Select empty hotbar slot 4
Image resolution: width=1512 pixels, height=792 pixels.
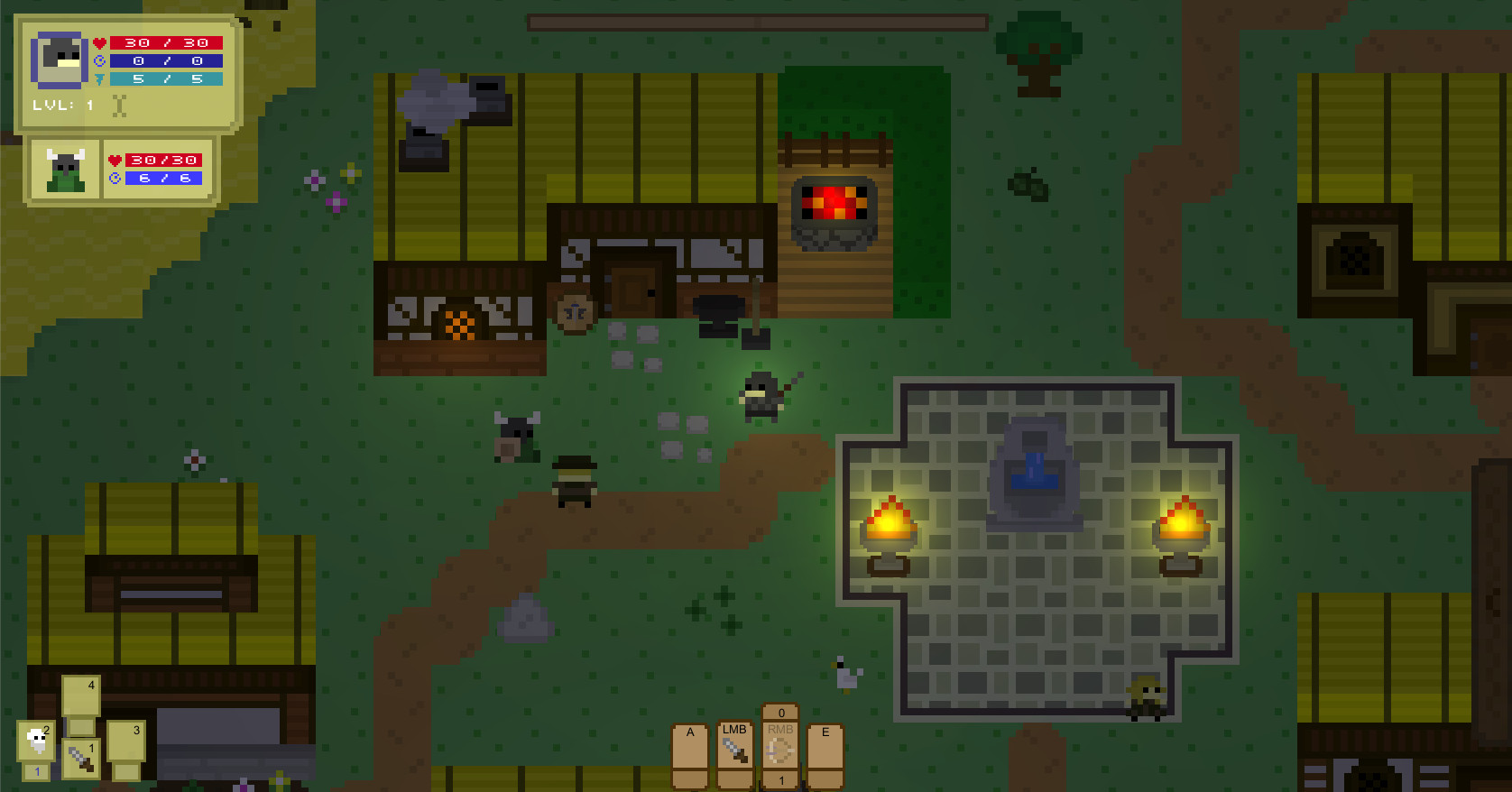click(x=80, y=696)
